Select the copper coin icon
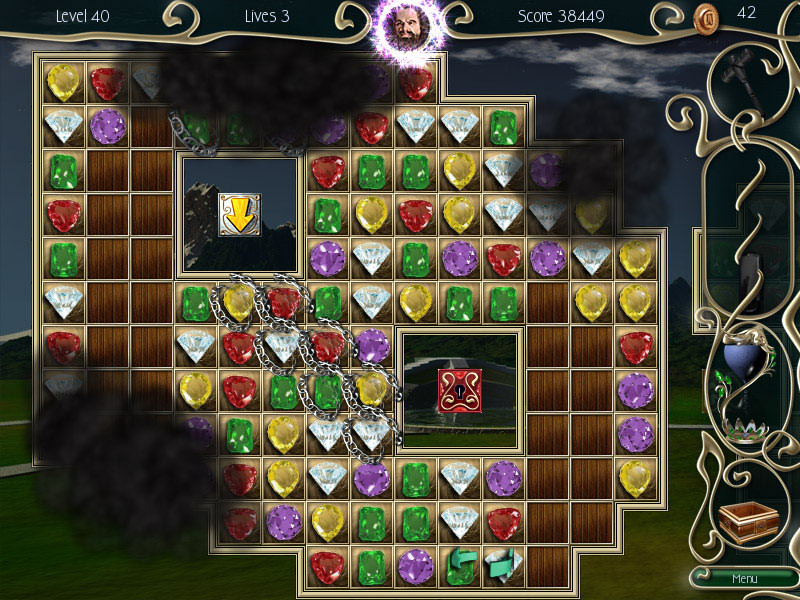The width and height of the screenshot is (800, 600). coord(706,16)
